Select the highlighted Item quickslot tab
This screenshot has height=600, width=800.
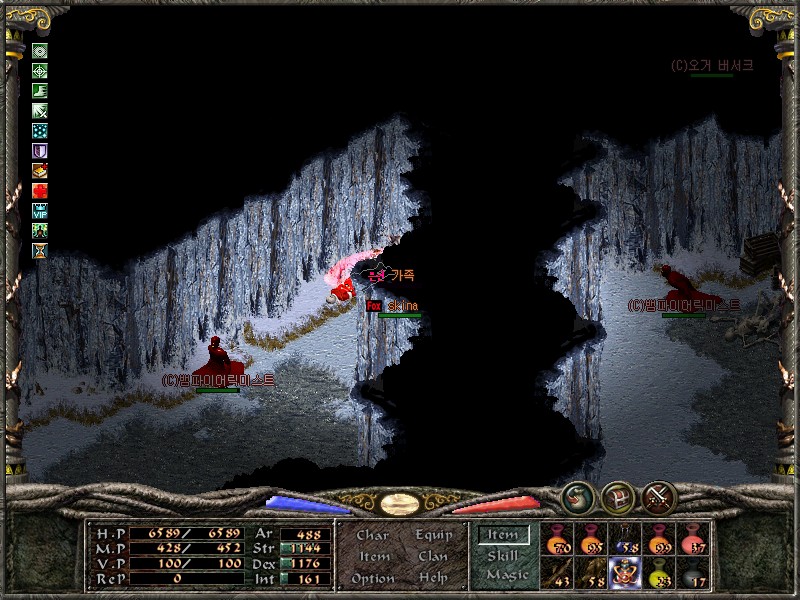point(503,535)
